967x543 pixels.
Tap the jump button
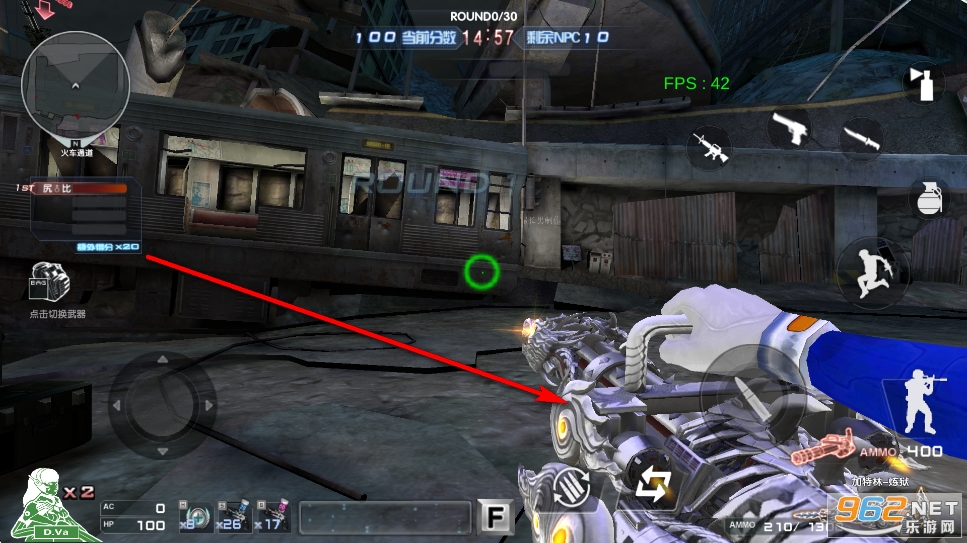click(x=871, y=270)
